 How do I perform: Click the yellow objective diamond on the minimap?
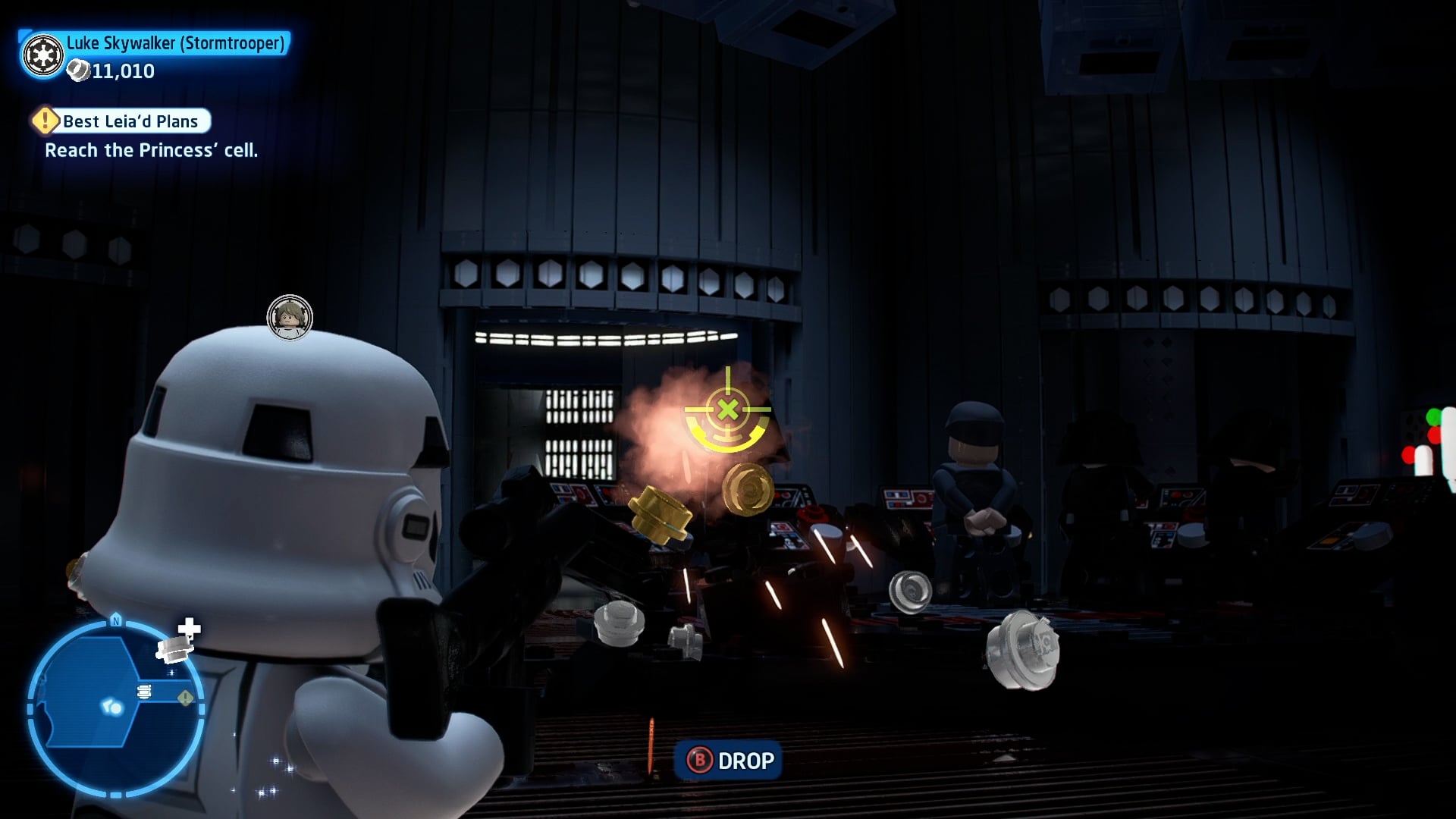point(185,698)
